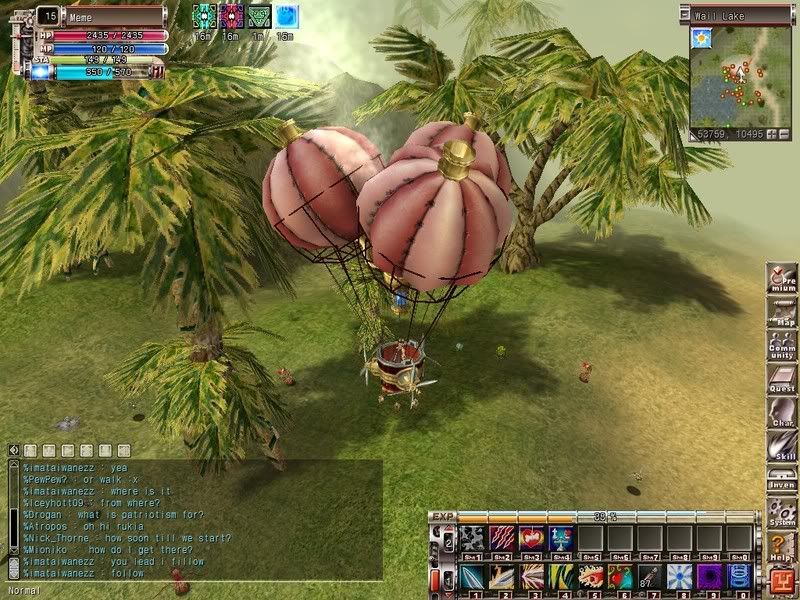Click the green triangle buff icon
Screen dimensions: 800x600
(x=259, y=16)
